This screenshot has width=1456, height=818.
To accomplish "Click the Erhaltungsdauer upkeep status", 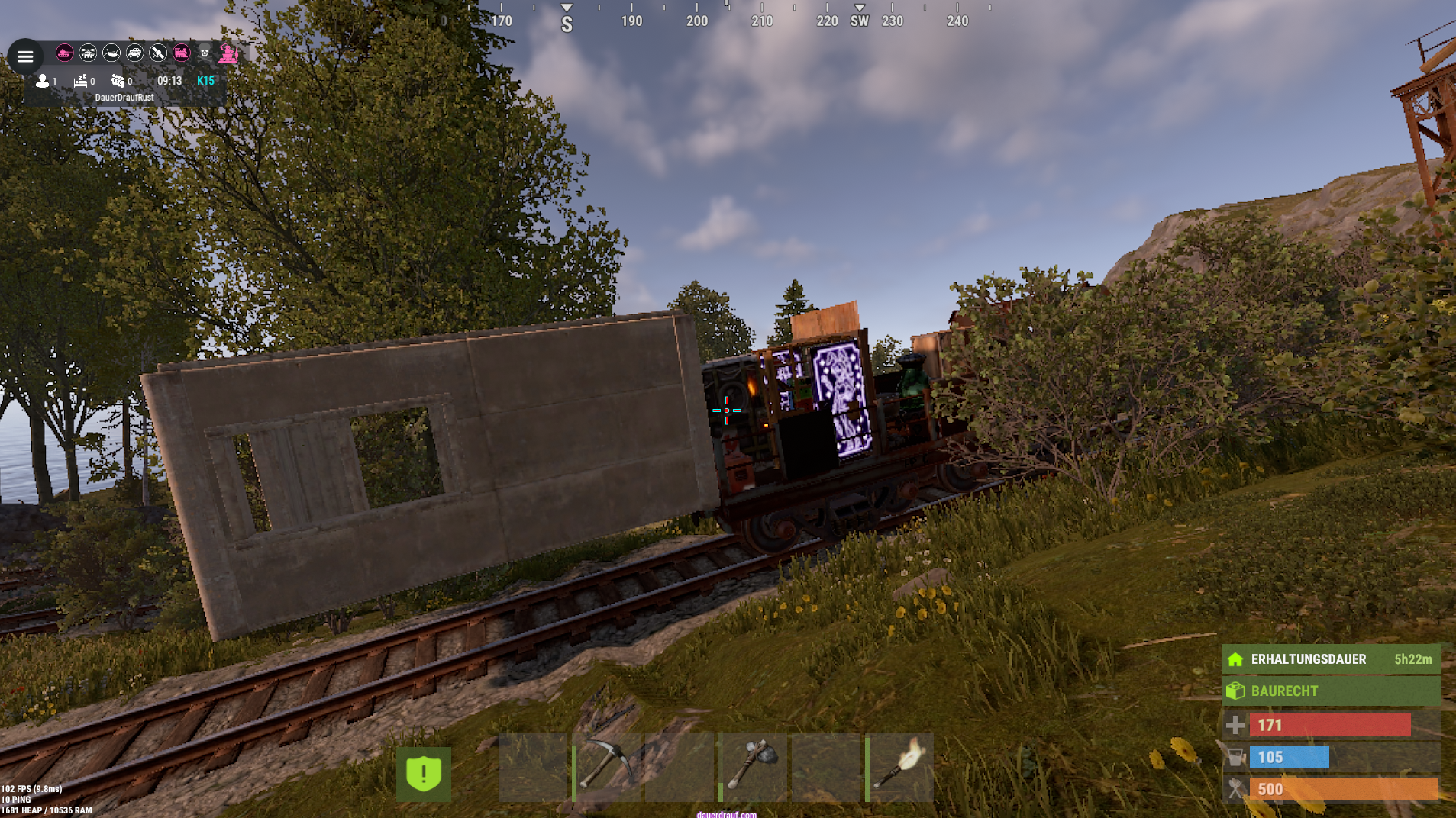I will click(x=1331, y=659).
